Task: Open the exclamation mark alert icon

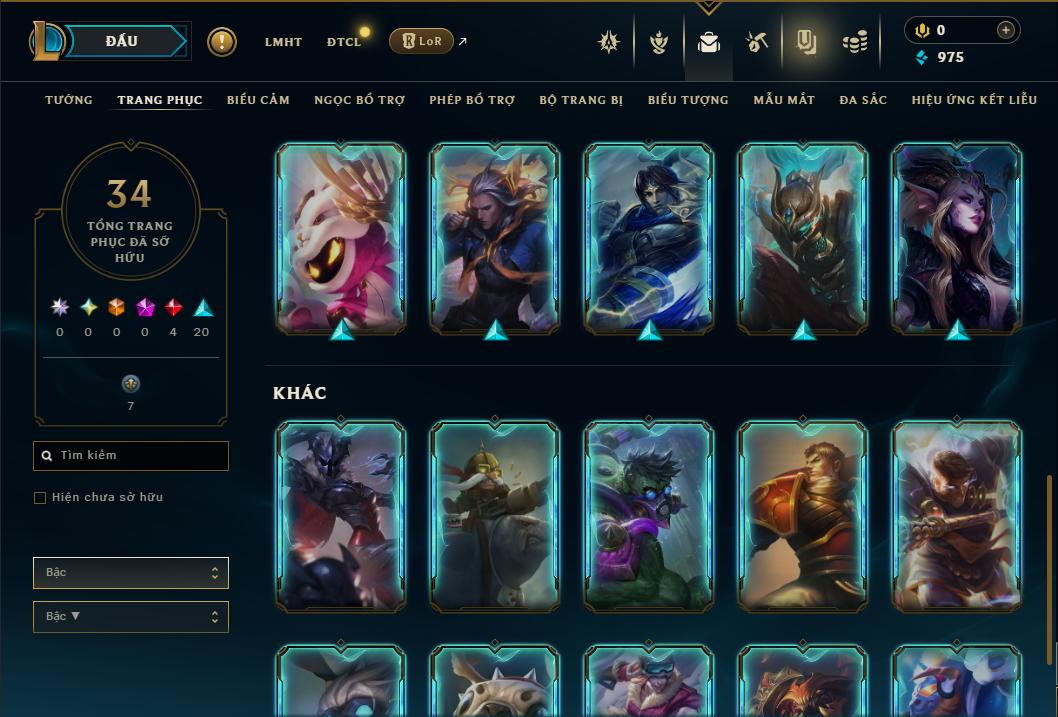Action: (x=222, y=42)
